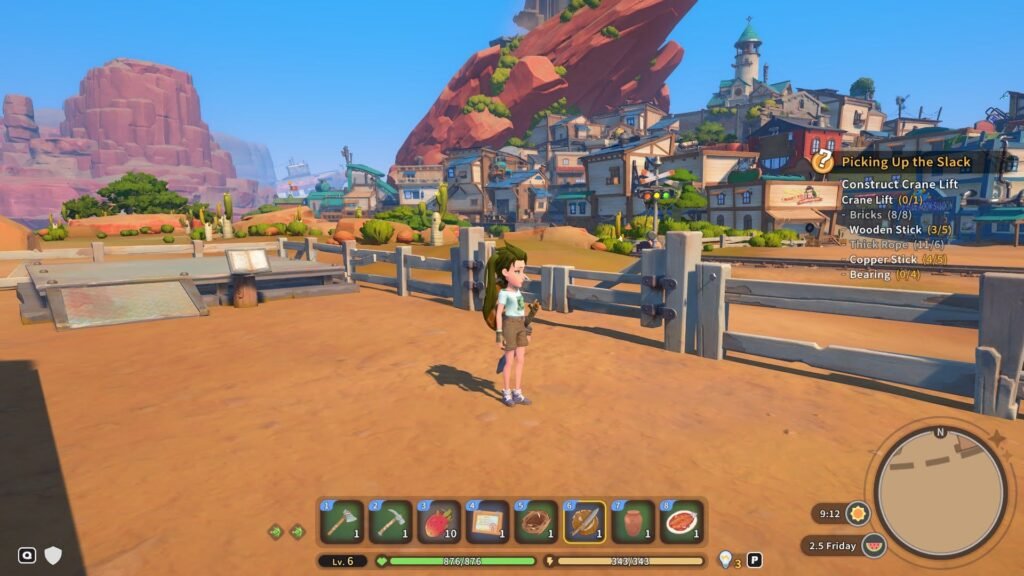This screenshot has width=1024, height=576.
Task: Select the pickhammer in hotbar slot 2
Action: click(390, 522)
